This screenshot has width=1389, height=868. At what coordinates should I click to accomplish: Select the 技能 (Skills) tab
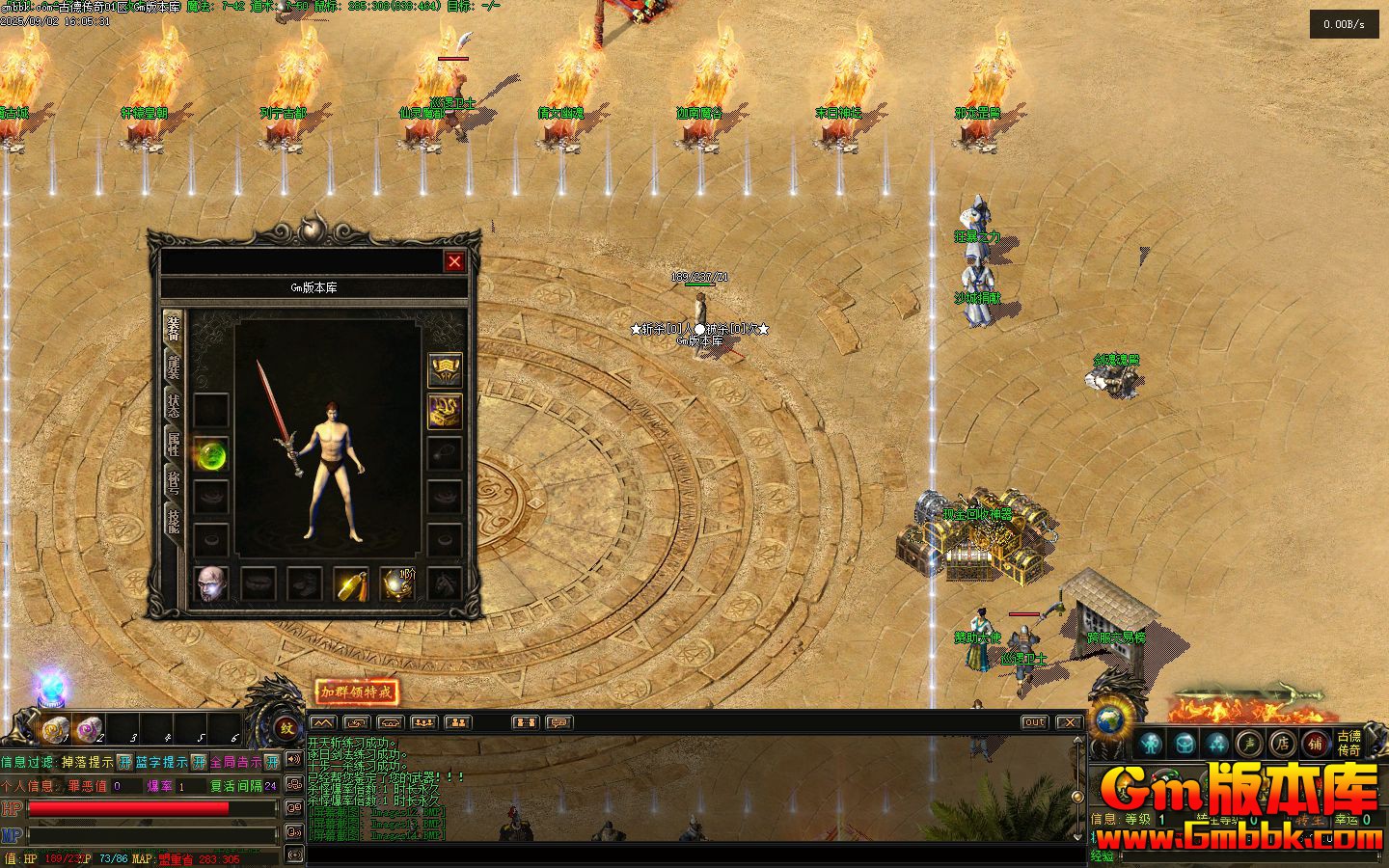point(174,522)
